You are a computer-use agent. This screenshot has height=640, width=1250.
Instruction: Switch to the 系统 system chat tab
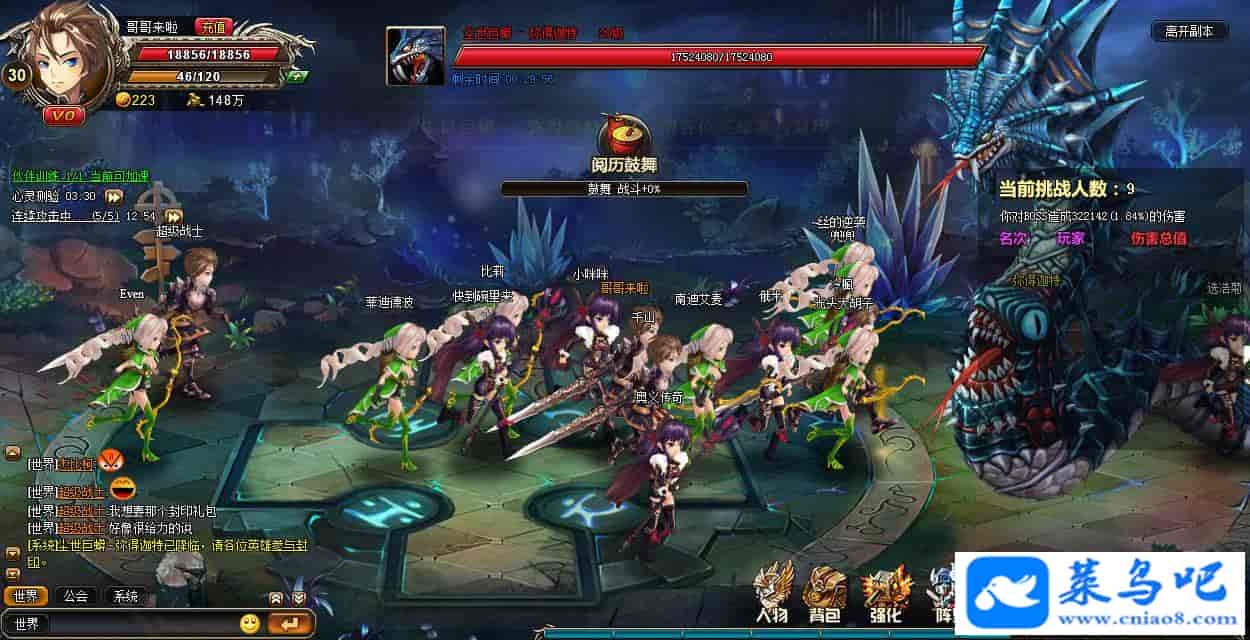(125, 597)
